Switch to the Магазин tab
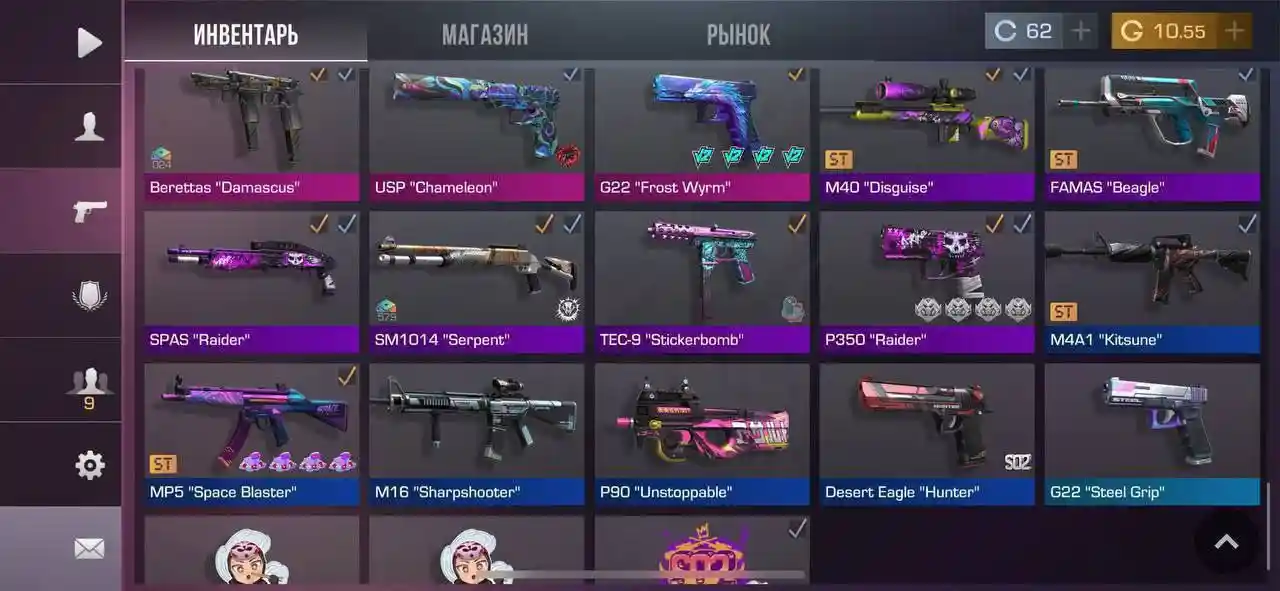 click(x=485, y=35)
